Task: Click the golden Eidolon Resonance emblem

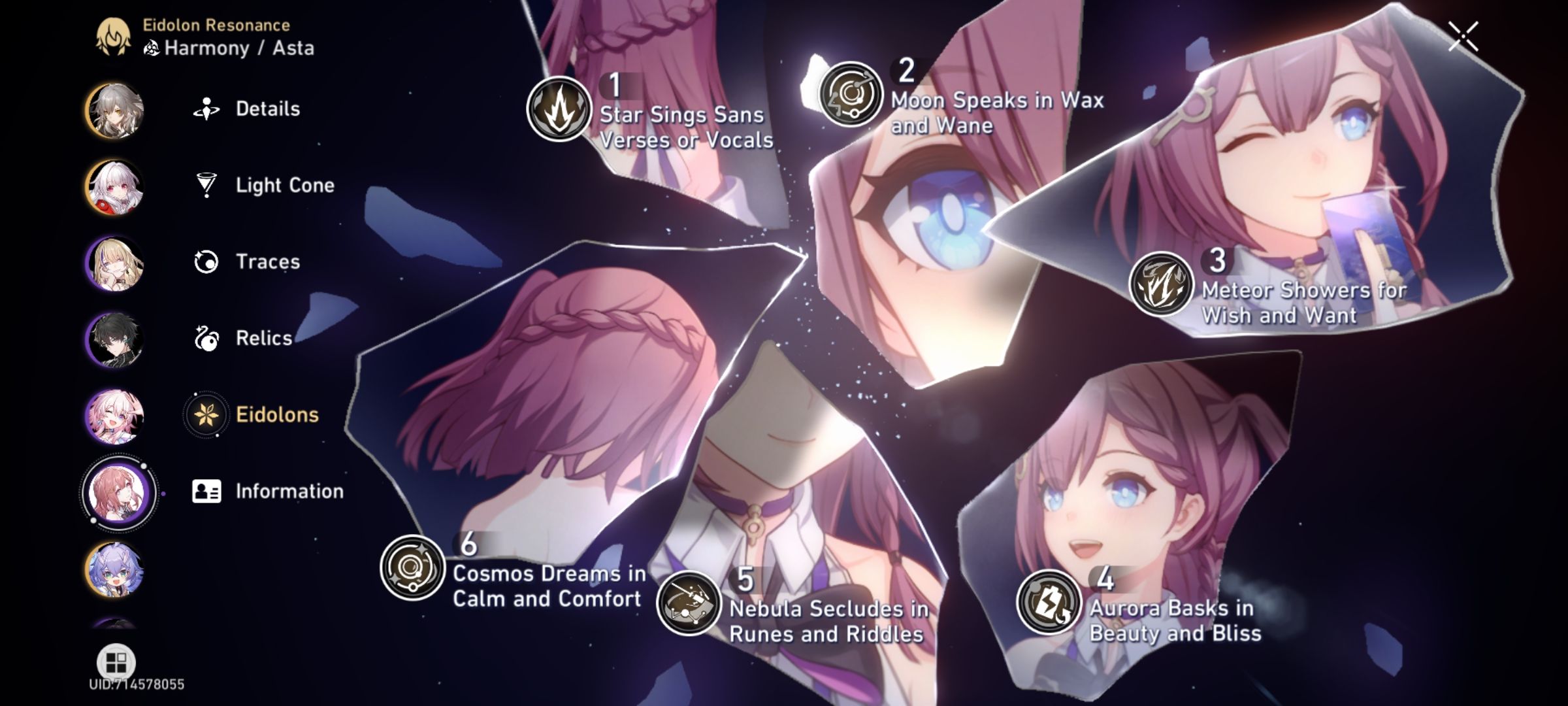Action: coord(112,36)
